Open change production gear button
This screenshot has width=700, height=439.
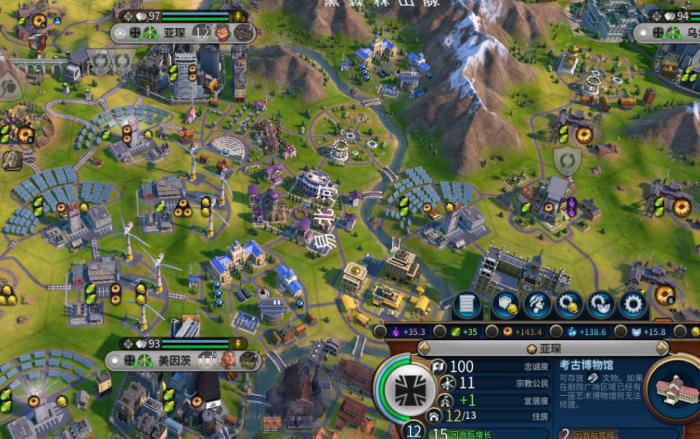point(633,305)
